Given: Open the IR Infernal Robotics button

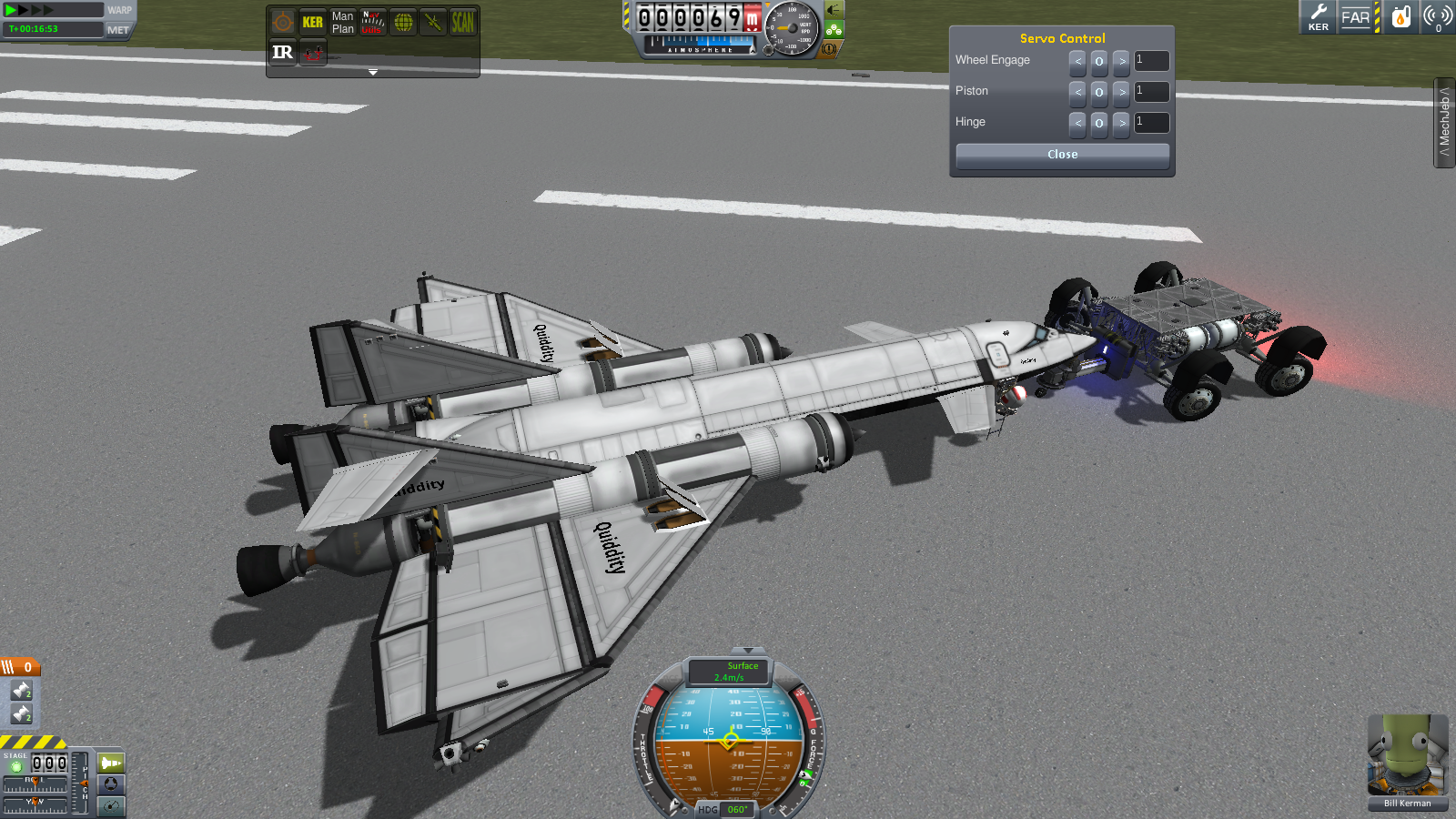Looking at the screenshot, I should click(282, 53).
